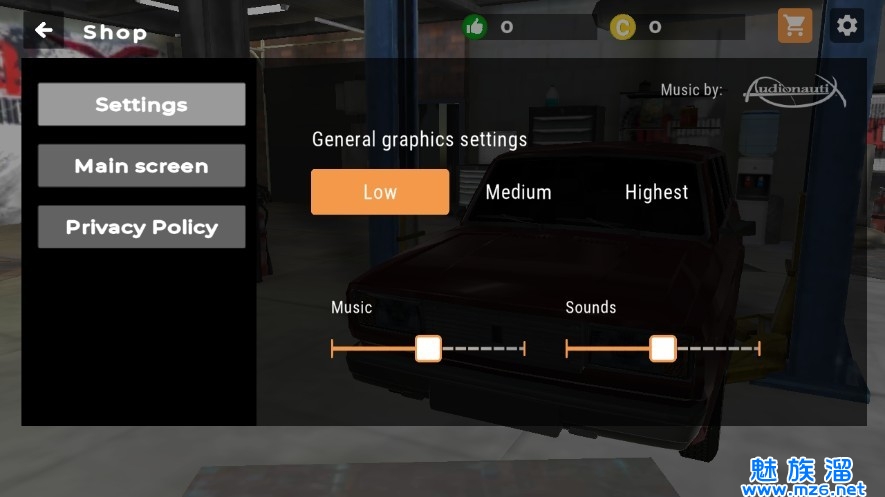Image resolution: width=885 pixels, height=497 pixels.
Task: Visit the Audionautix music credit logo
Action: [794, 91]
